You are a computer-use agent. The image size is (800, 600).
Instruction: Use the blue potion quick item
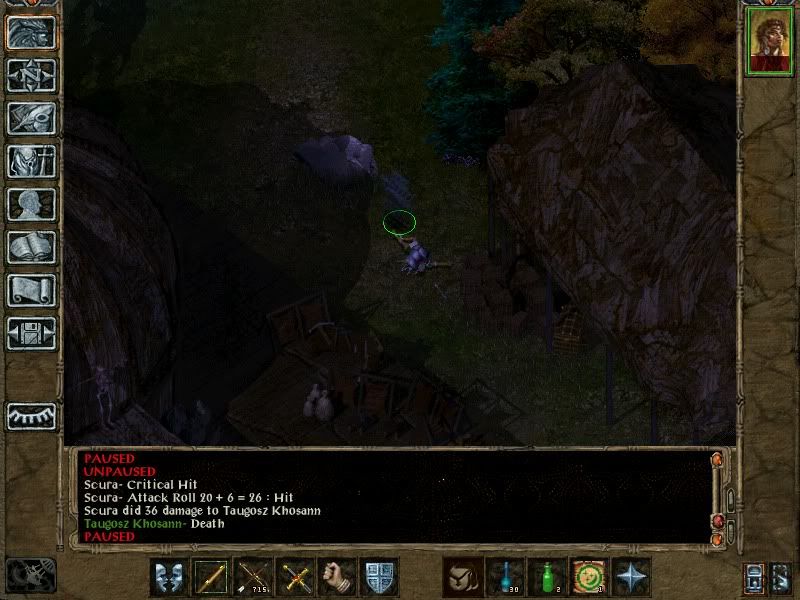[505, 576]
